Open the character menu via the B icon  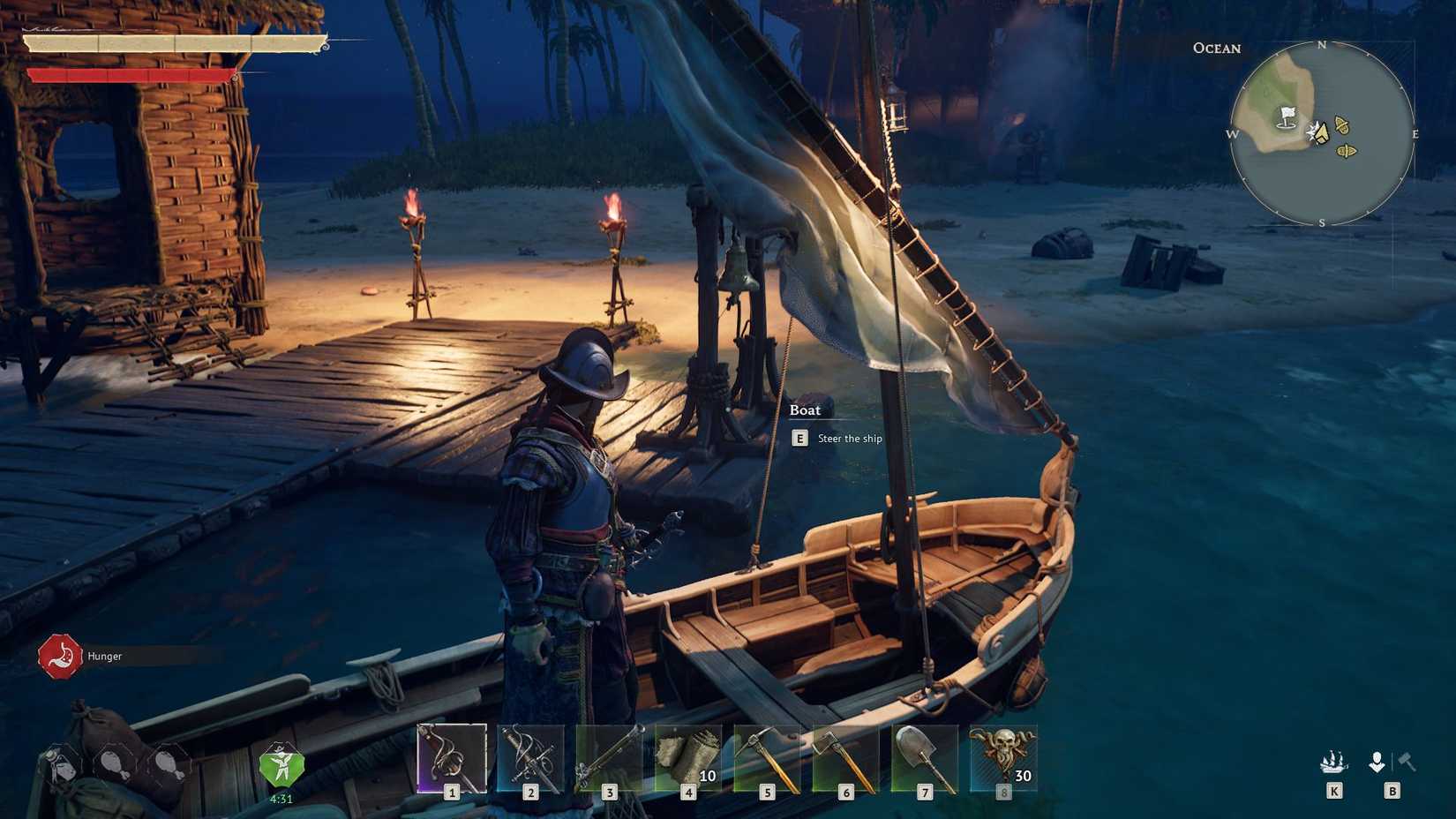(1377, 763)
